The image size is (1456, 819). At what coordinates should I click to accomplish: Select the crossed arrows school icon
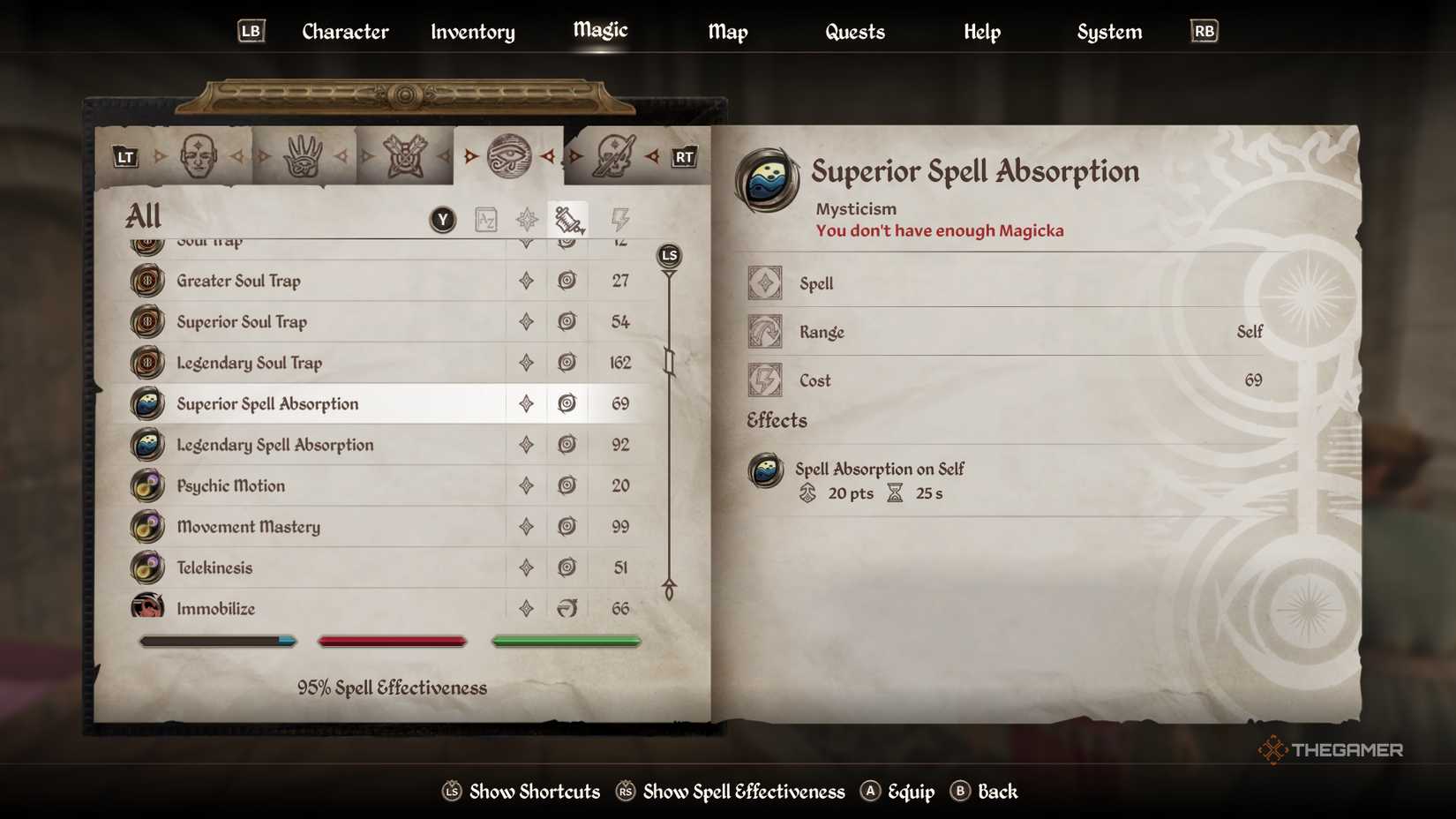click(406, 155)
